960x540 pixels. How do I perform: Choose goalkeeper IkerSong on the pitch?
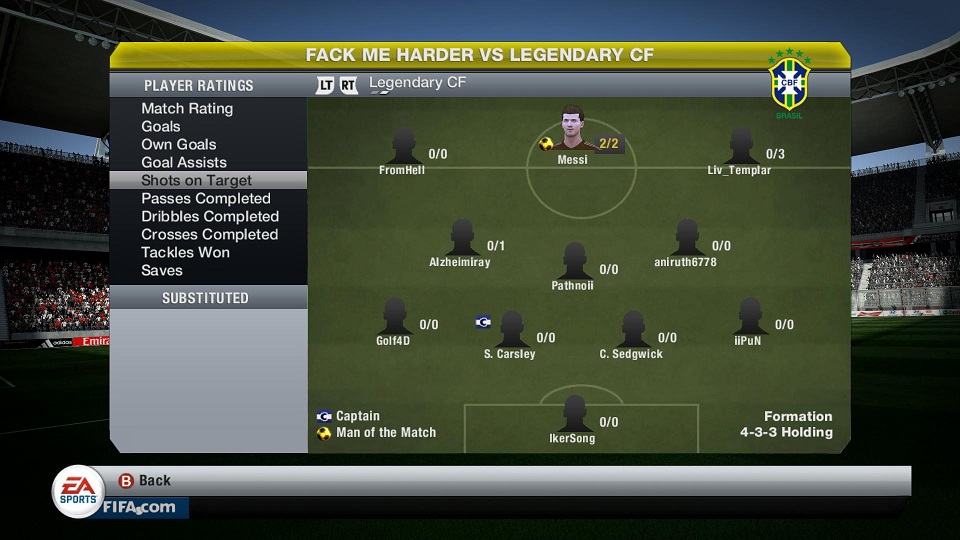[573, 414]
